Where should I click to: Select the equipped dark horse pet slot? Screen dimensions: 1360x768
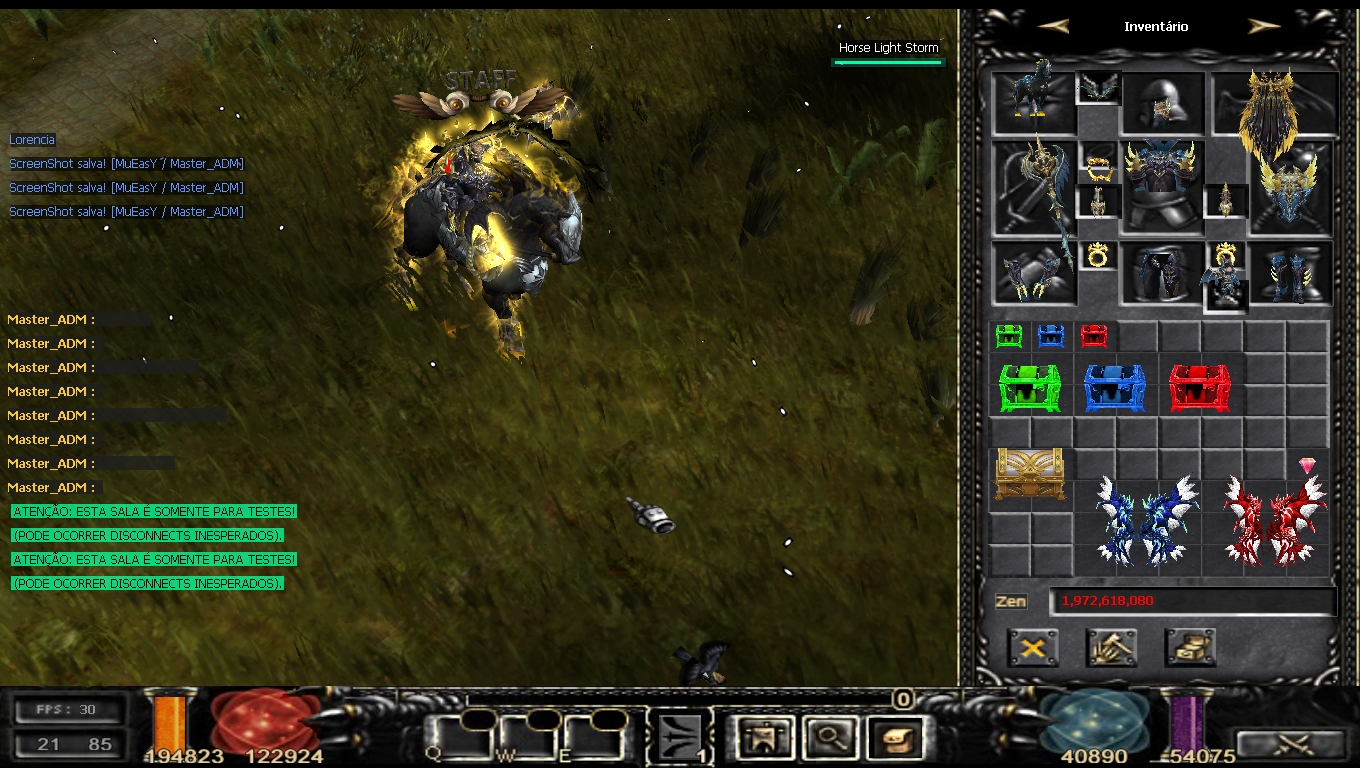click(x=1034, y=102)
